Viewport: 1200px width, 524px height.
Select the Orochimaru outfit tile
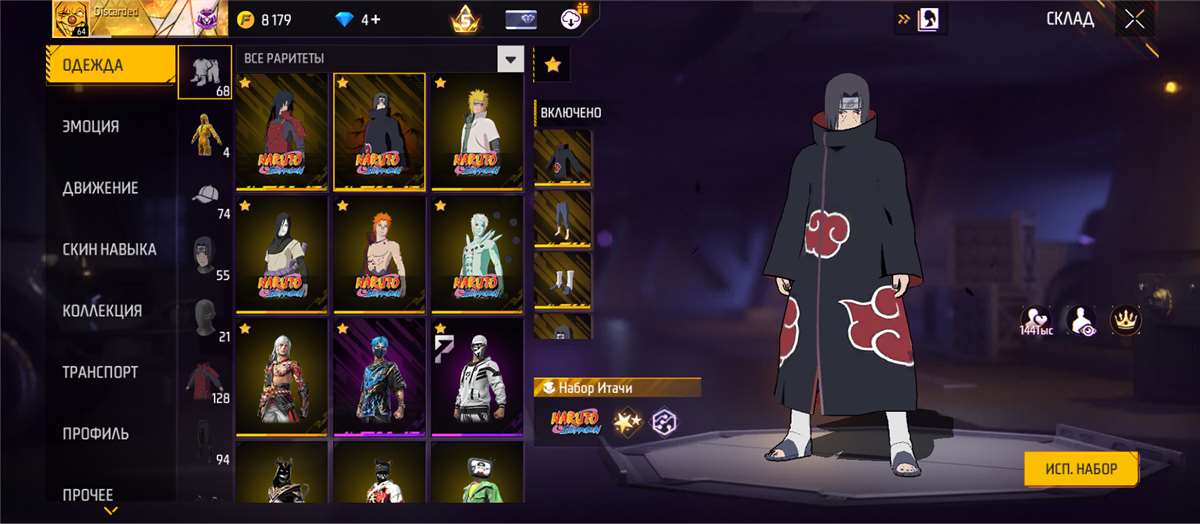pos(282,254)
